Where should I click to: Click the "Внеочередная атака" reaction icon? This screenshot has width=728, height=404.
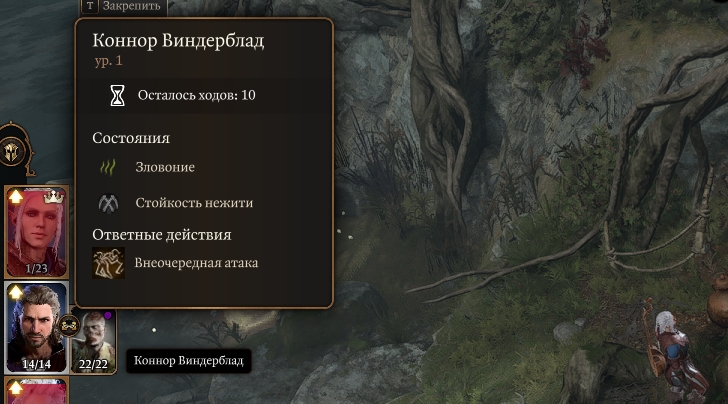(108, 263)
